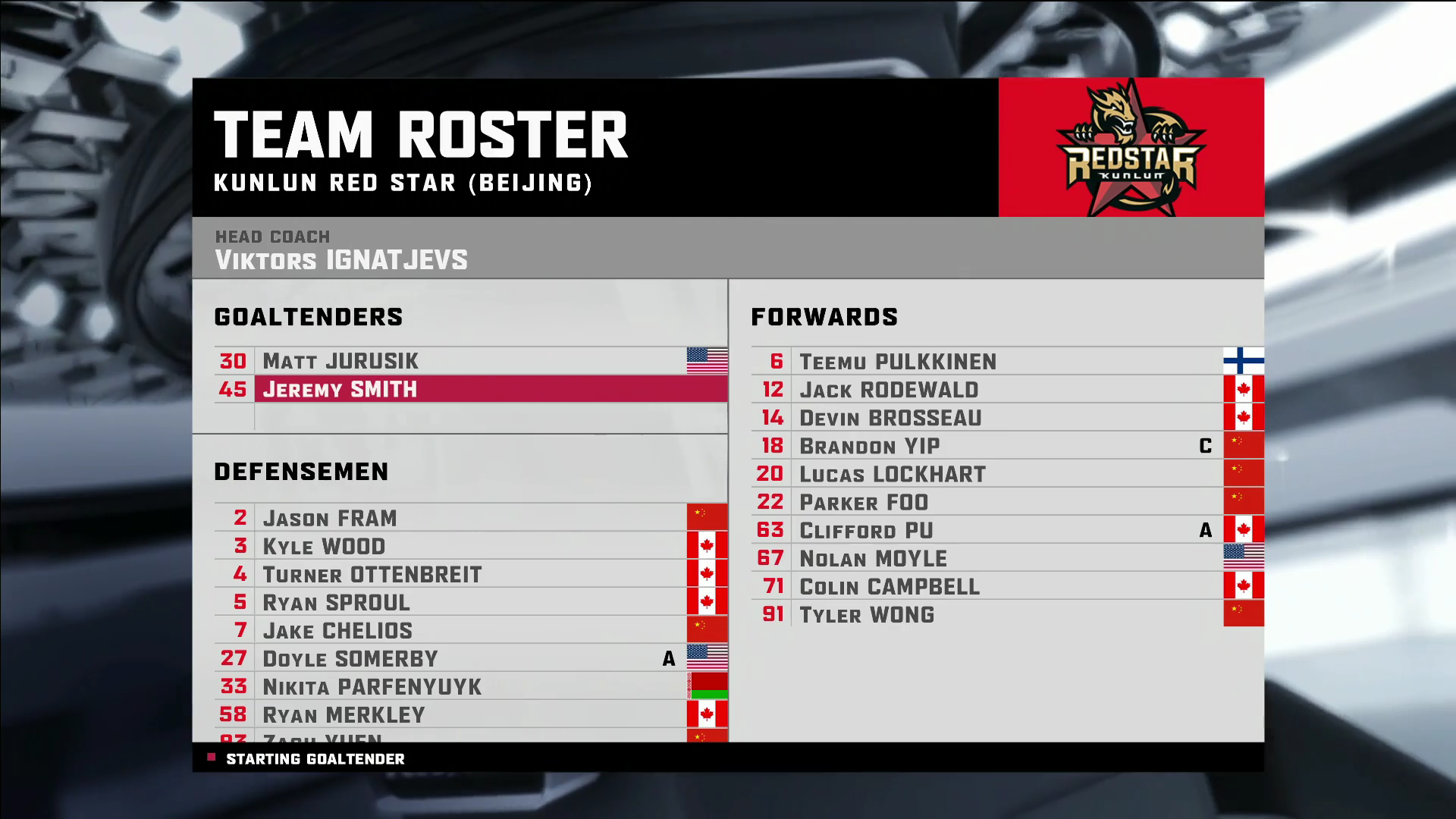Select Turner Ottenbreit row

click(372, 574)
